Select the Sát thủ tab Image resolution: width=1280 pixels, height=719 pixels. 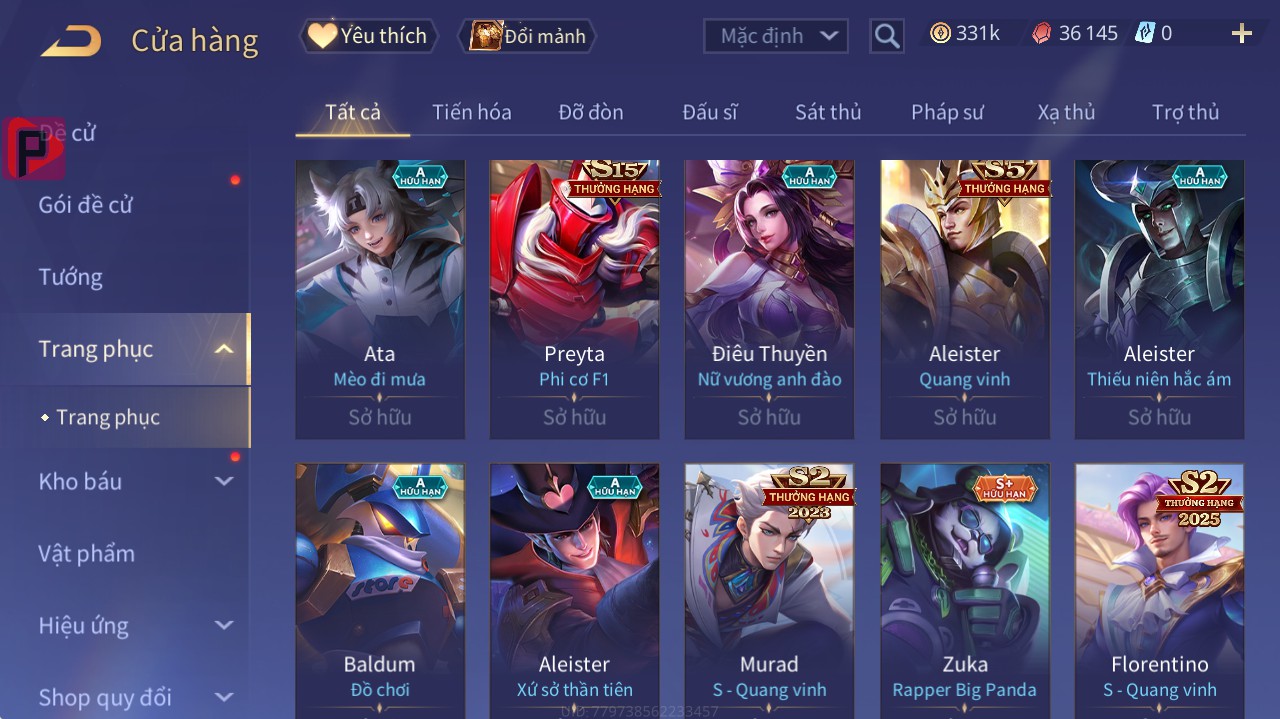[x=828, y=112]
